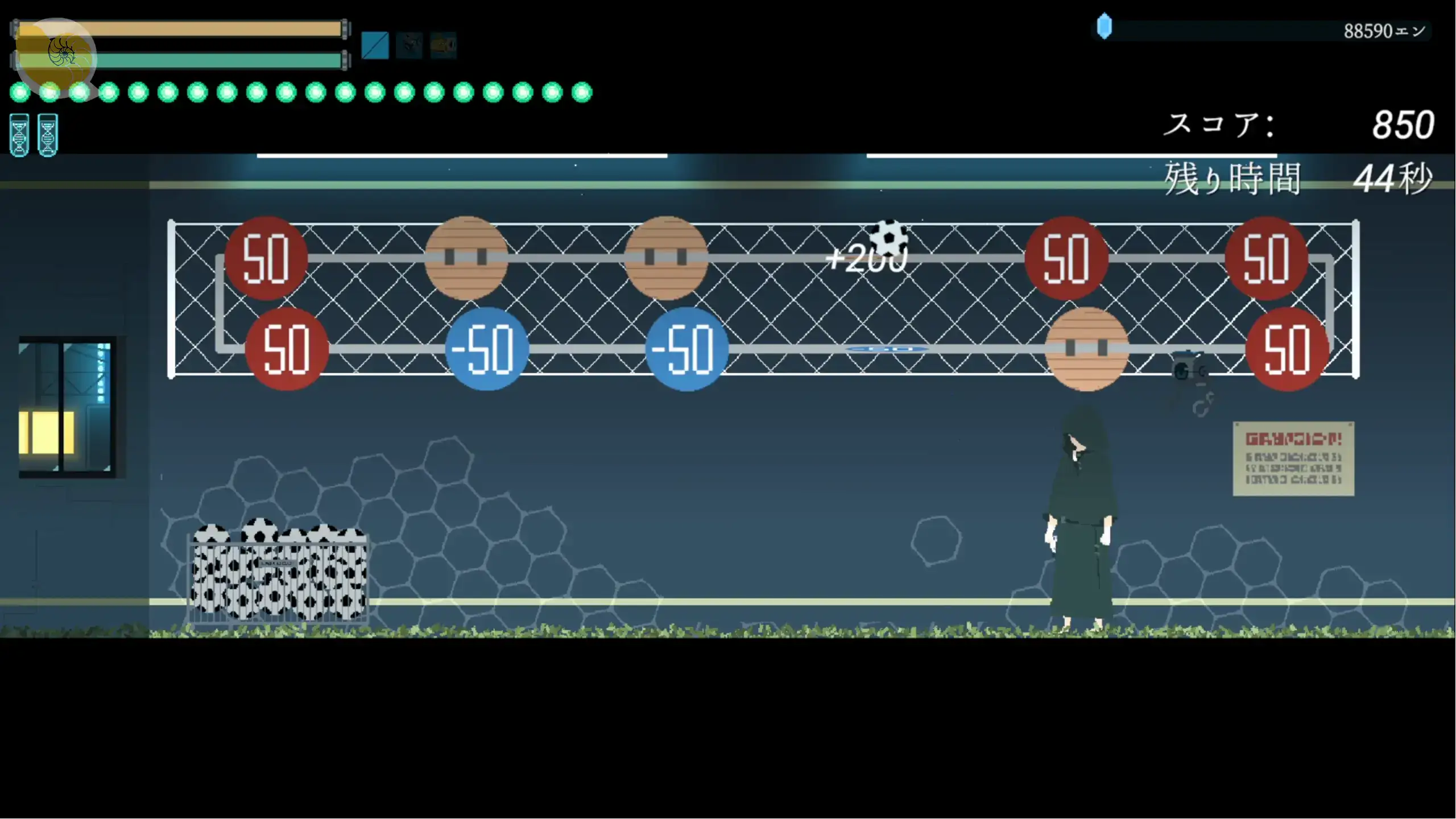Activate the yellow creature skill icon
Image resolution: width=1456 pixels, height=819 pixels.
[x=443, y=45]
